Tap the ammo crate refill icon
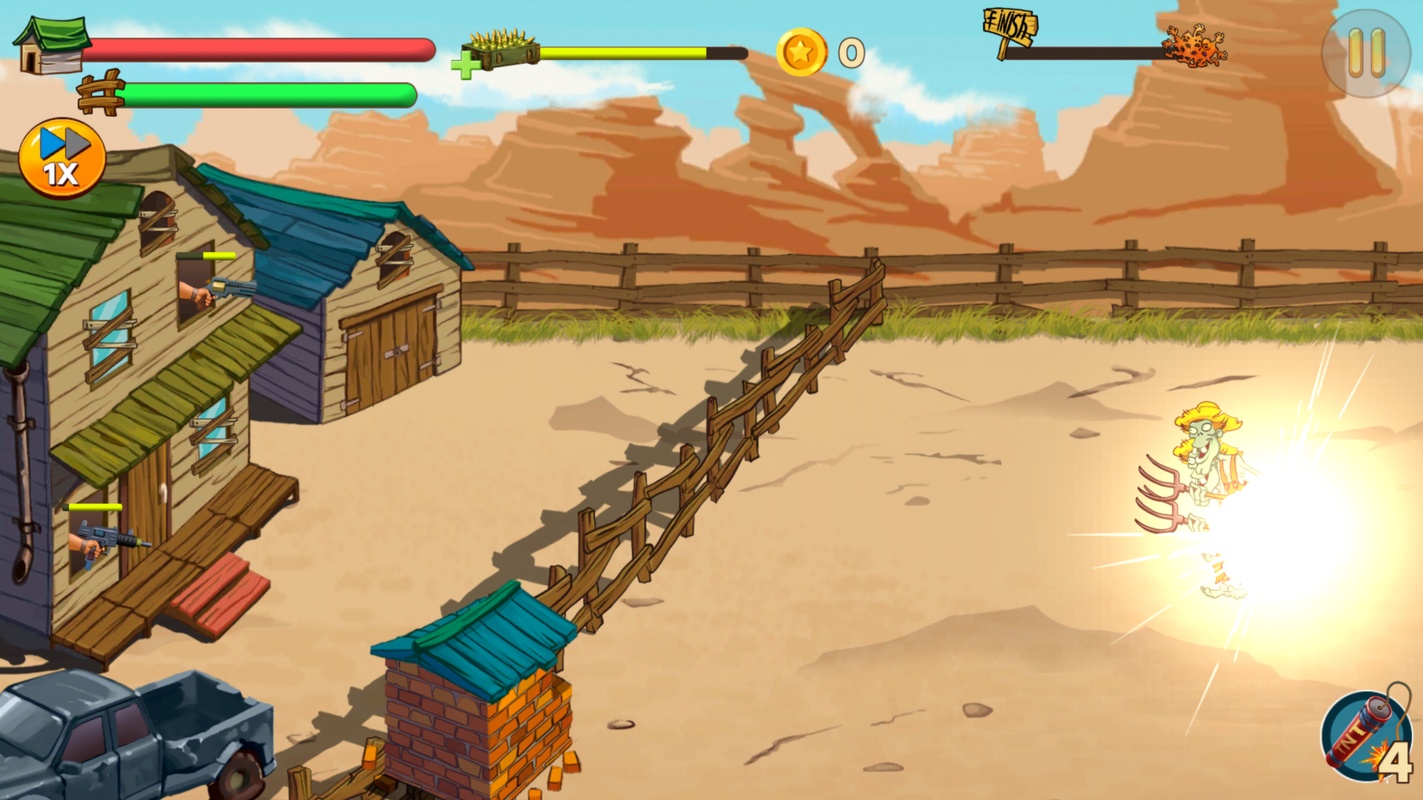Screen dimensions: 1423x800 tap(496, 53)
